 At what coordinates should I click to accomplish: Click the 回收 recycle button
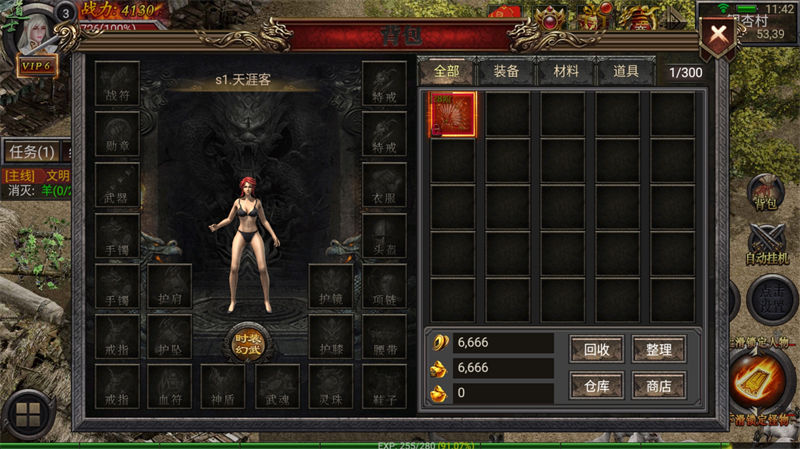[x=596, y=349]
